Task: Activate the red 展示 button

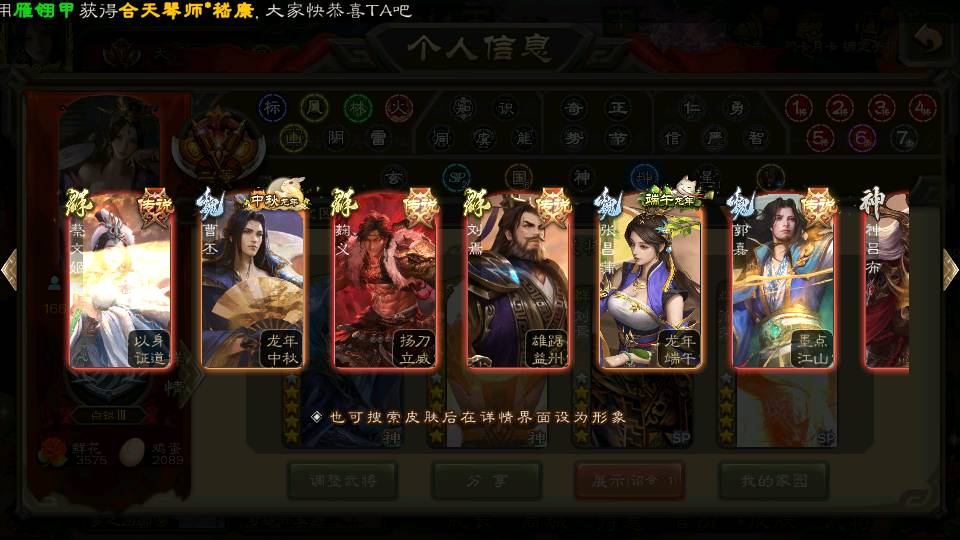Action: click(x=630, y=481)
